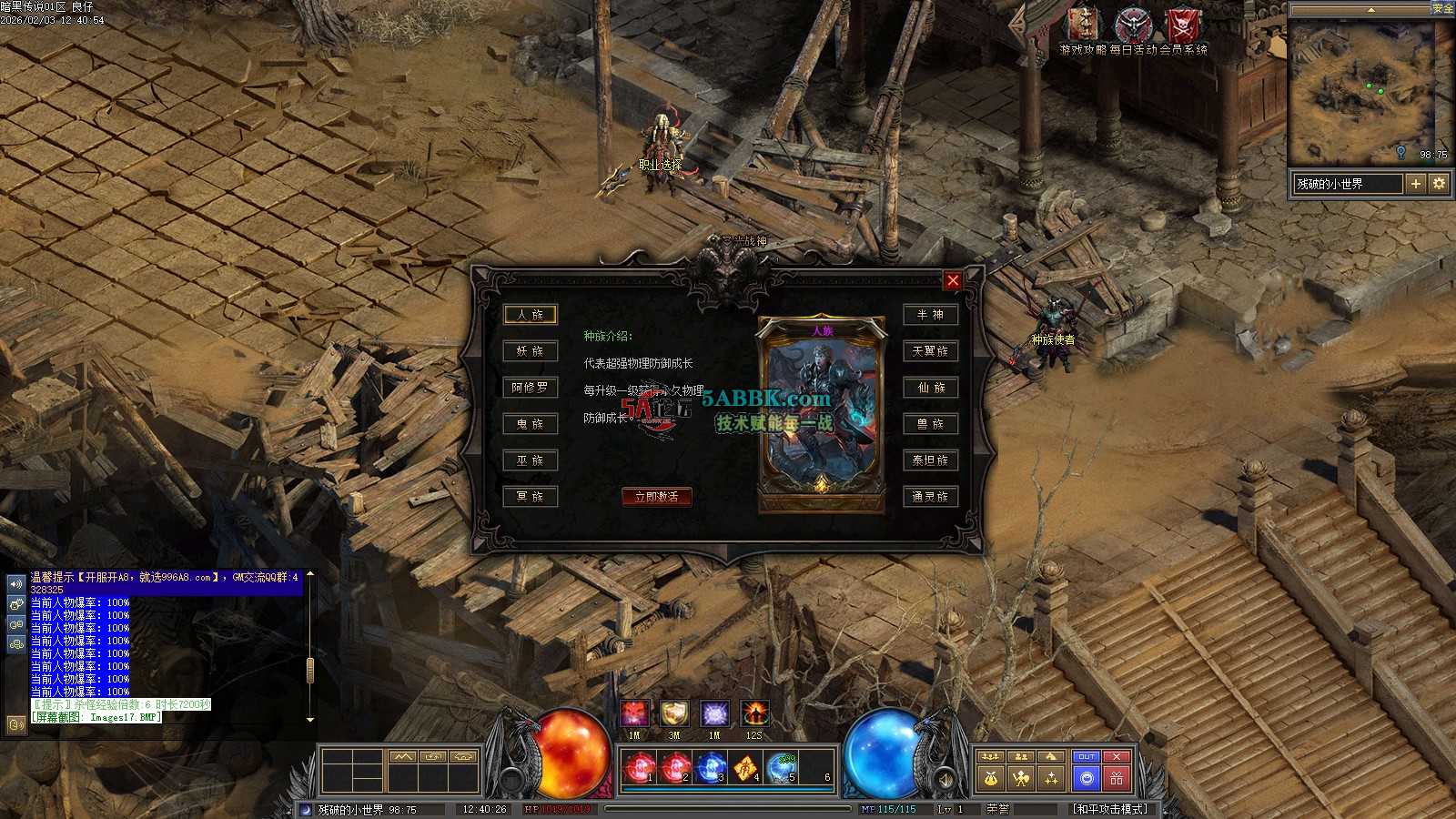Select the 通灵族 race button
Viewport: 1456px width, 819px height.
pyautogui.click(x=930, y=497)
